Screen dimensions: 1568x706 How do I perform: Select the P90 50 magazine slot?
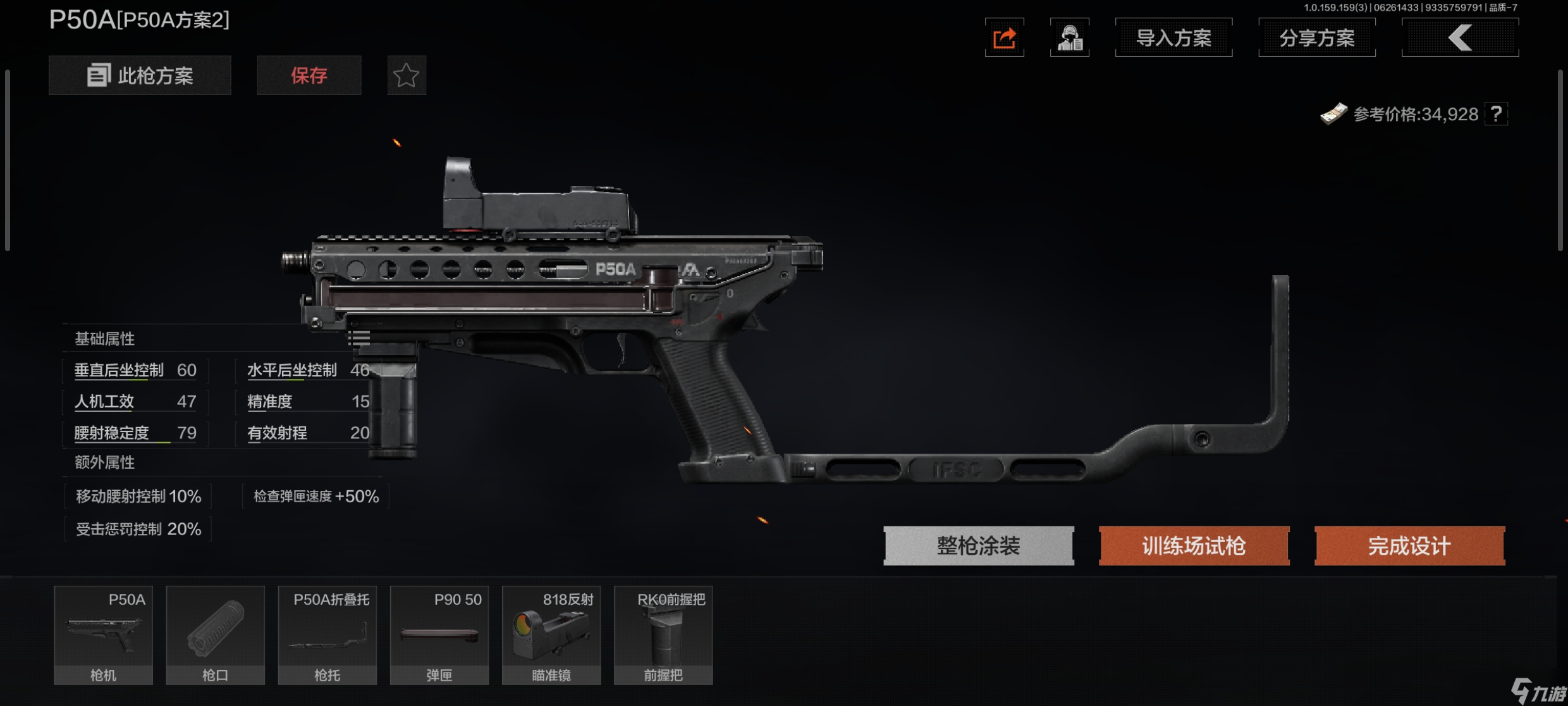point(439,635)
